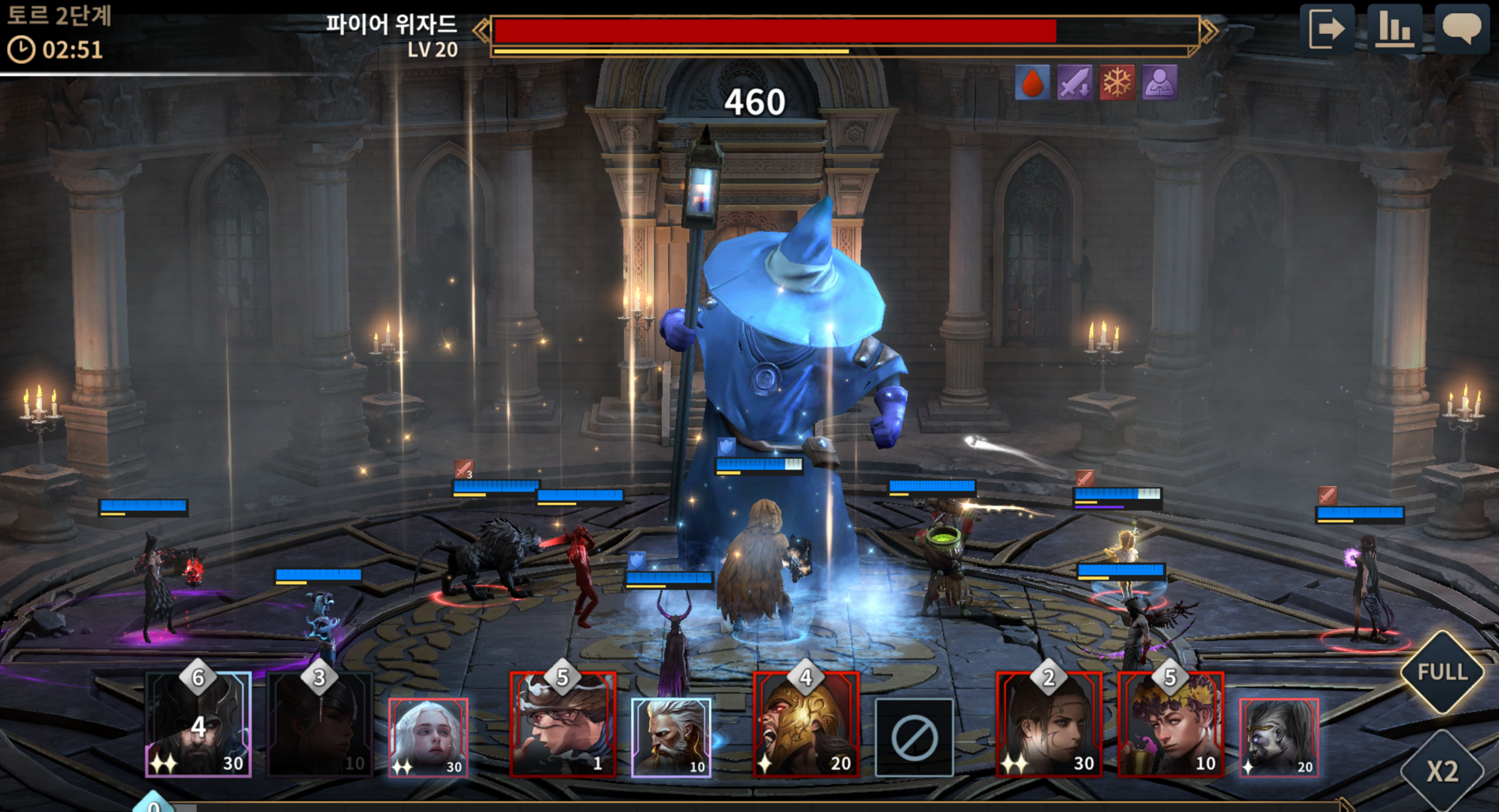Inspect the snowflake freeze status icon
This screenshot has width=1499, height=812.
[x=1117, y=83]
